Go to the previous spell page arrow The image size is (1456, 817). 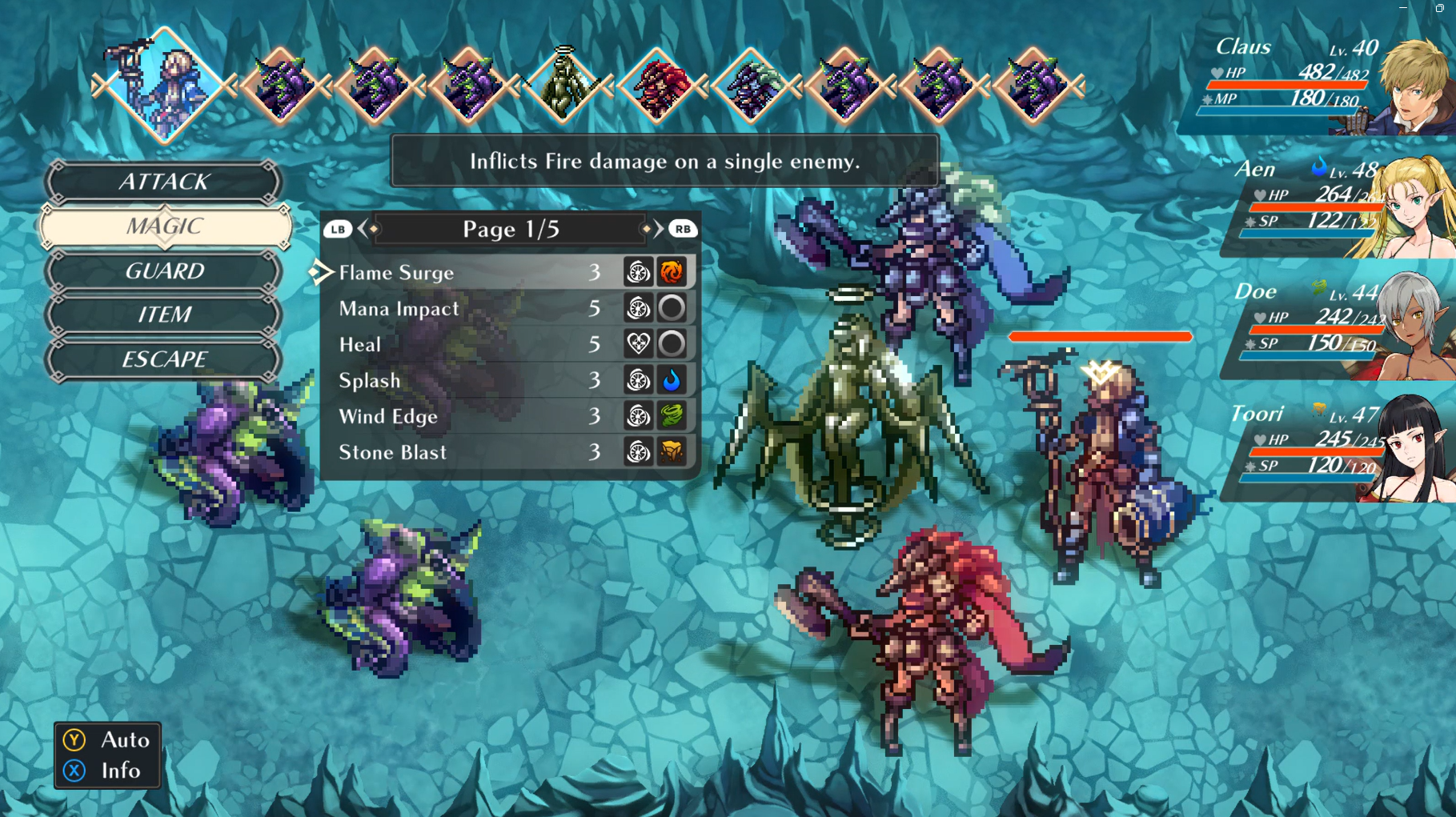(363, 230)
